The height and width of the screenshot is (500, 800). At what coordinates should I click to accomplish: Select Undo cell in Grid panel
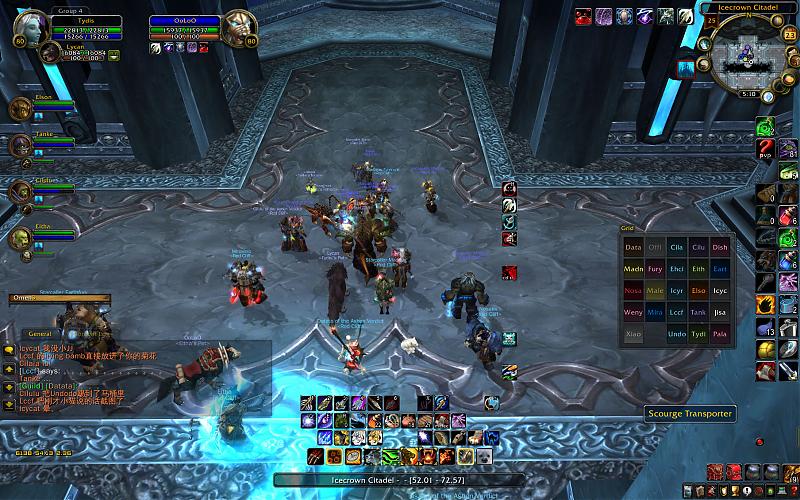click(677, 334)
